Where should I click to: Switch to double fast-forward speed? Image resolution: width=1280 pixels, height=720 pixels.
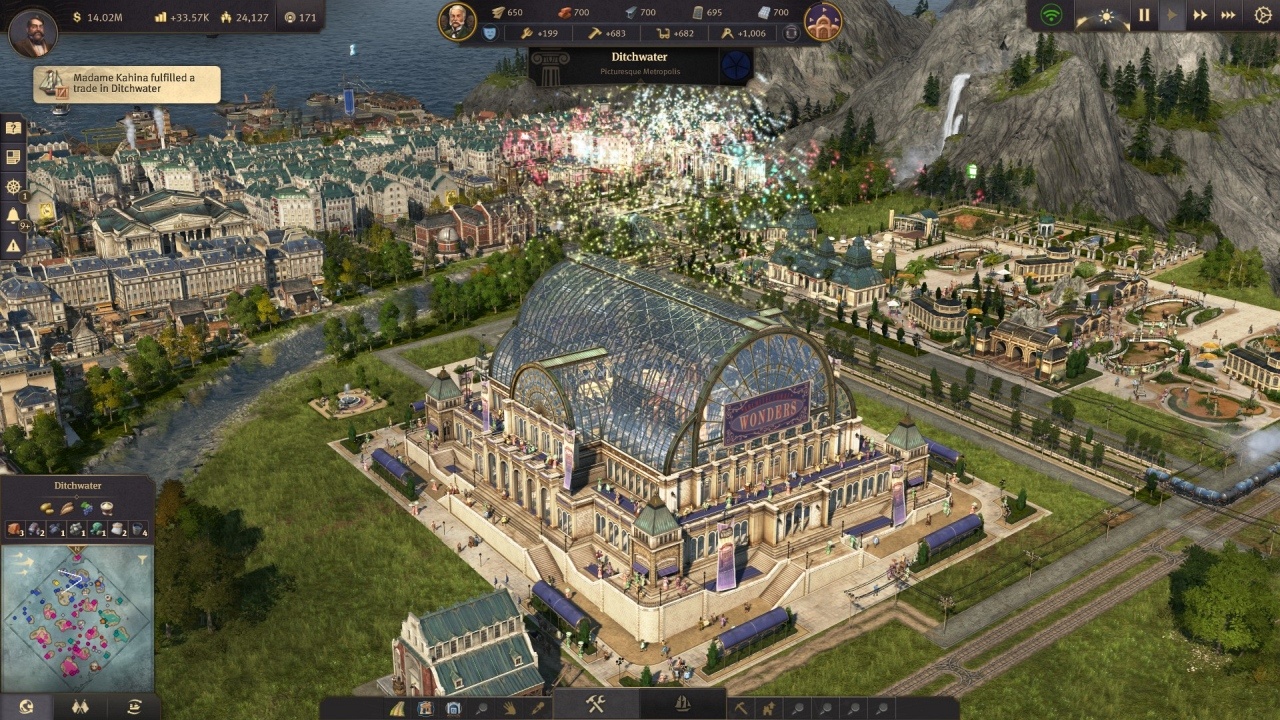point(1200,16)
